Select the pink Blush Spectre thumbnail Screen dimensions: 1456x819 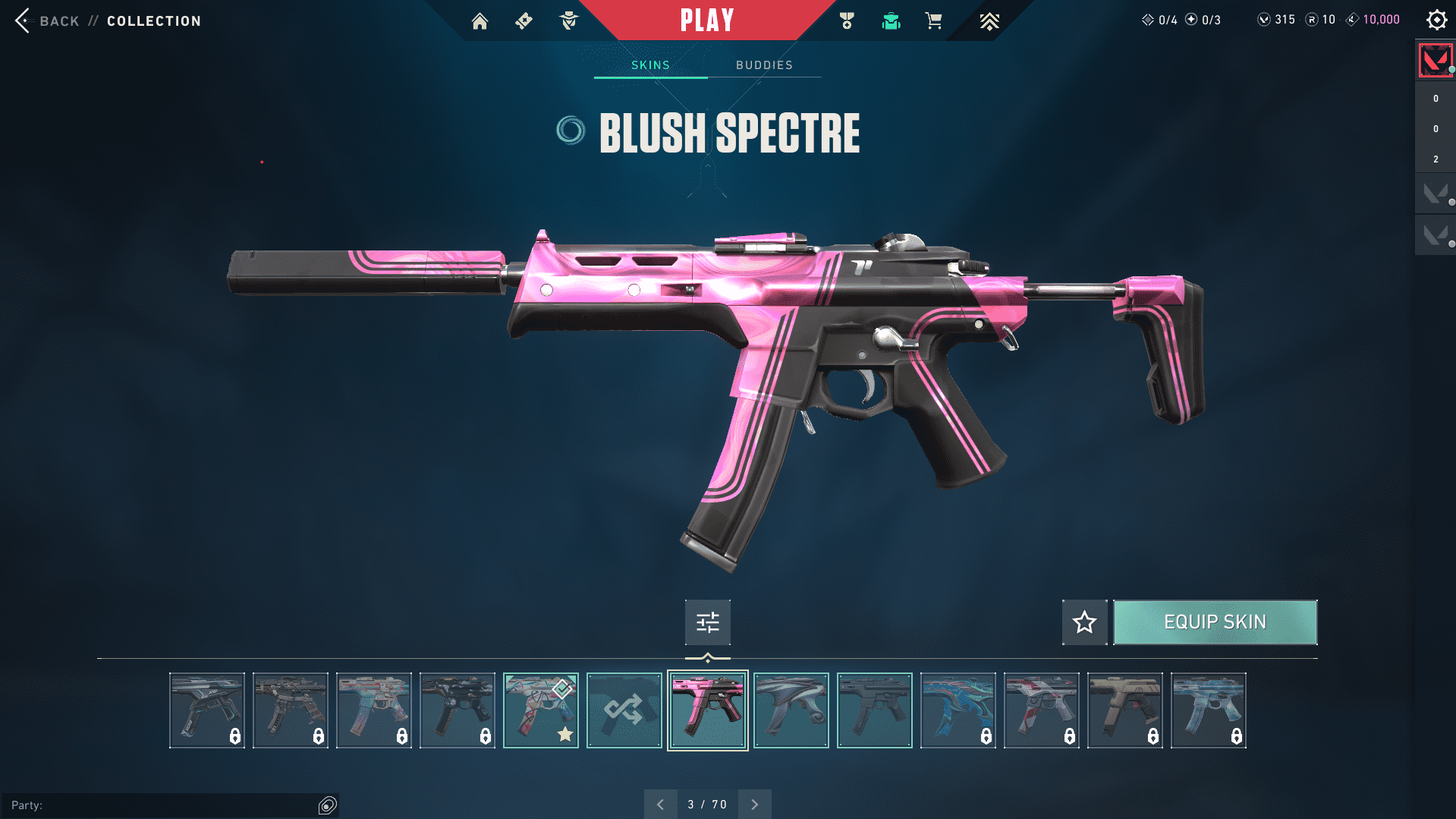[x=707, y=710]
